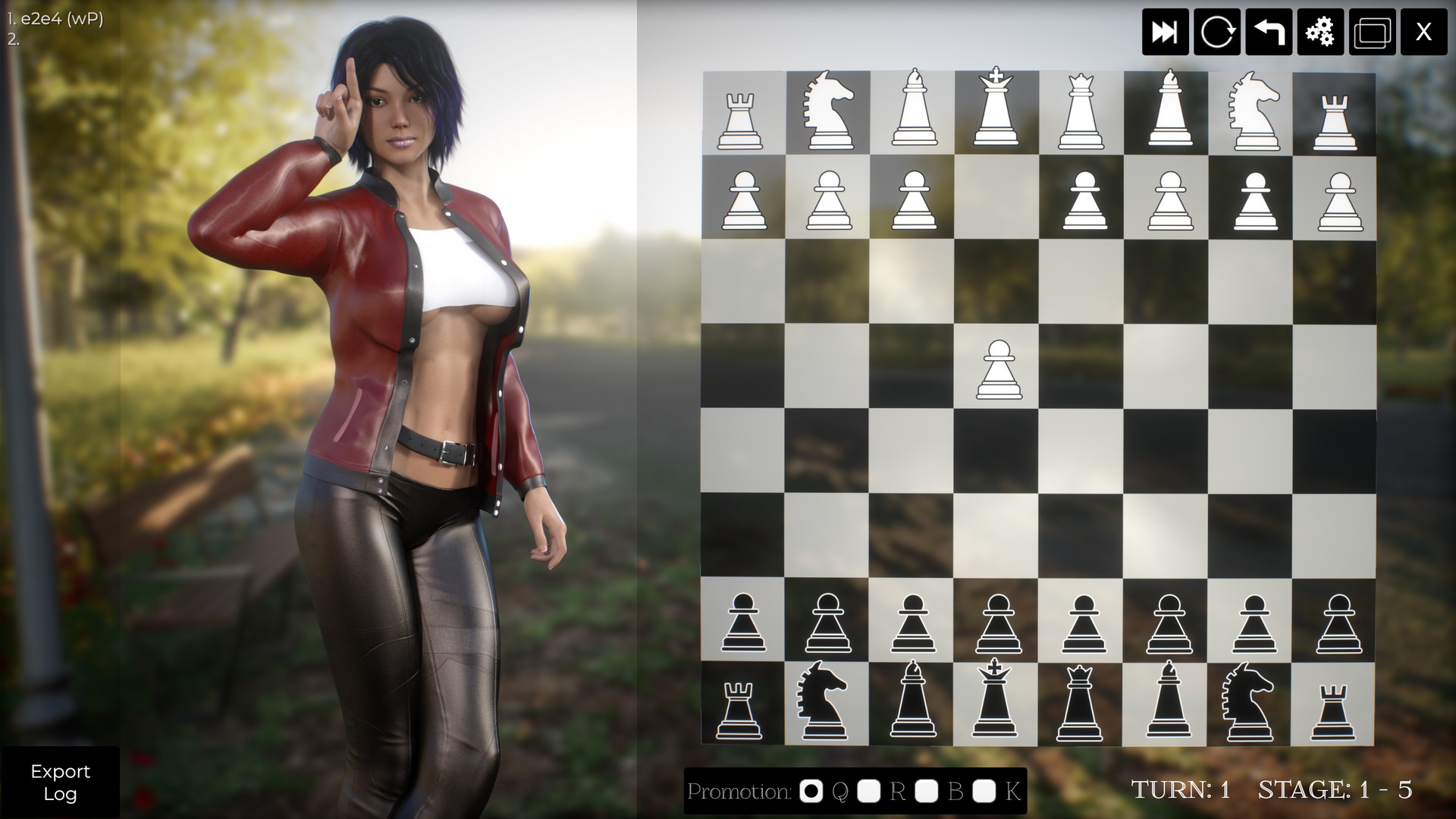
Task: Click the X to exit the match
Action: coord(1423,32)
